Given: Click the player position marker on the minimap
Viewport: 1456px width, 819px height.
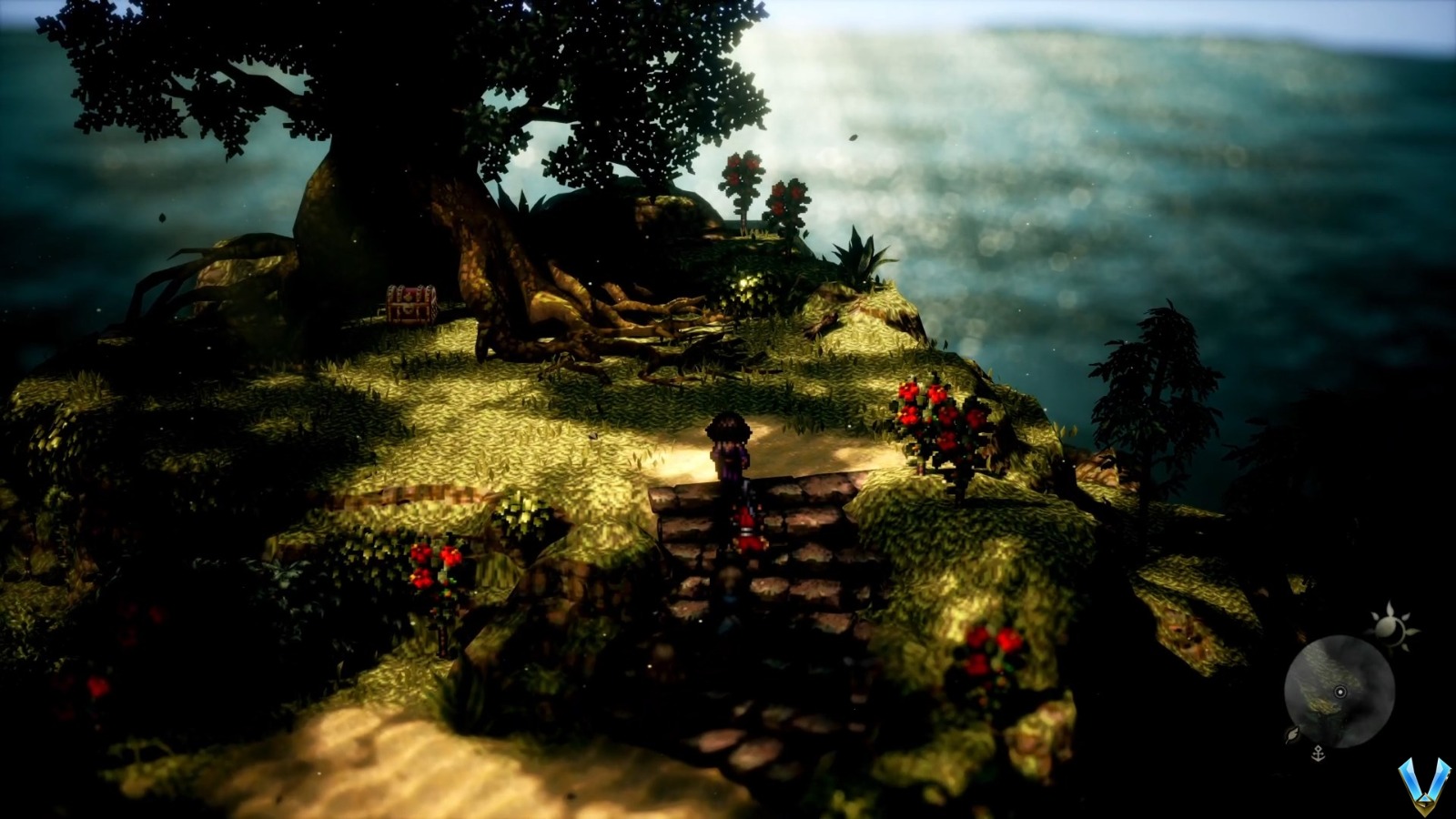Looking at the screenshot, I should pyautogui.click(x=1340, y=692).
